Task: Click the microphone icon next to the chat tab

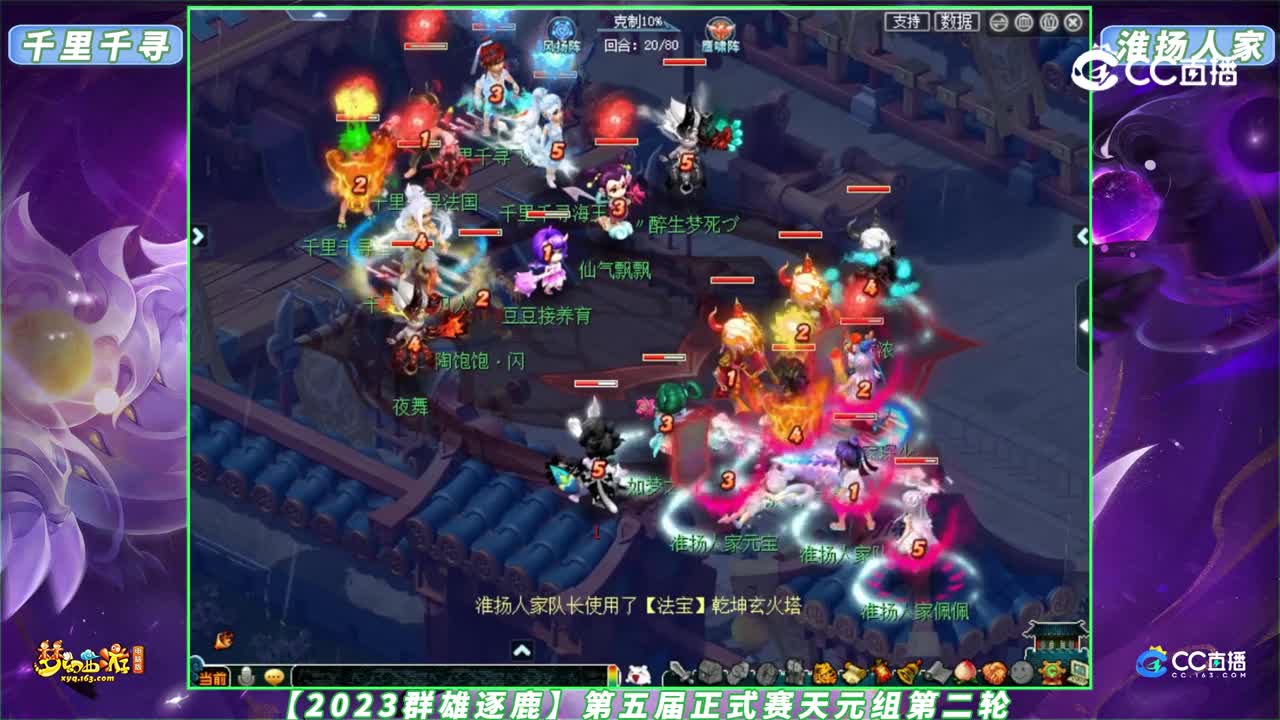Action: 245,675
